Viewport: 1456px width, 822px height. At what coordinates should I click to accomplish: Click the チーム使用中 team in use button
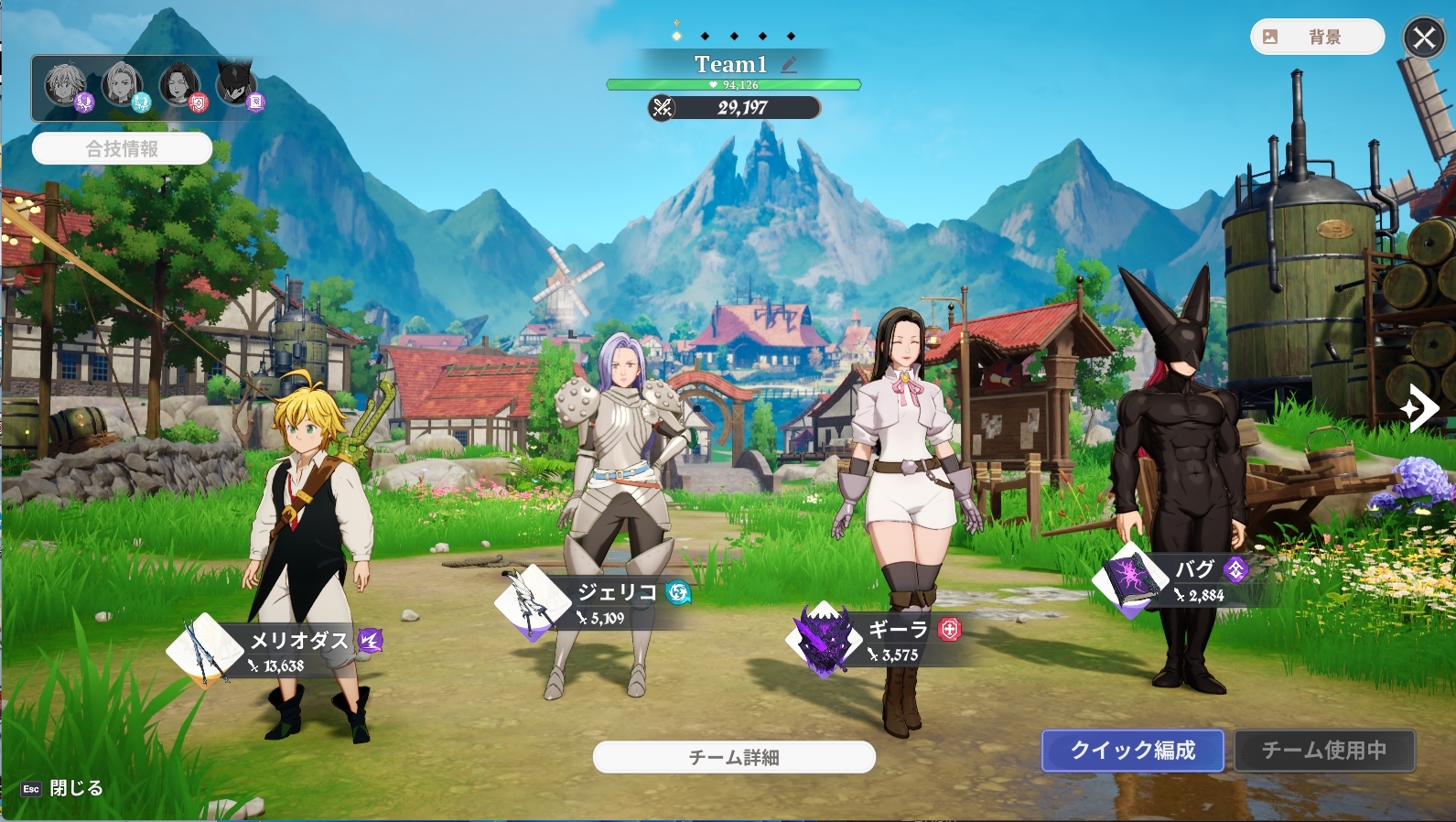[1323, 751]
